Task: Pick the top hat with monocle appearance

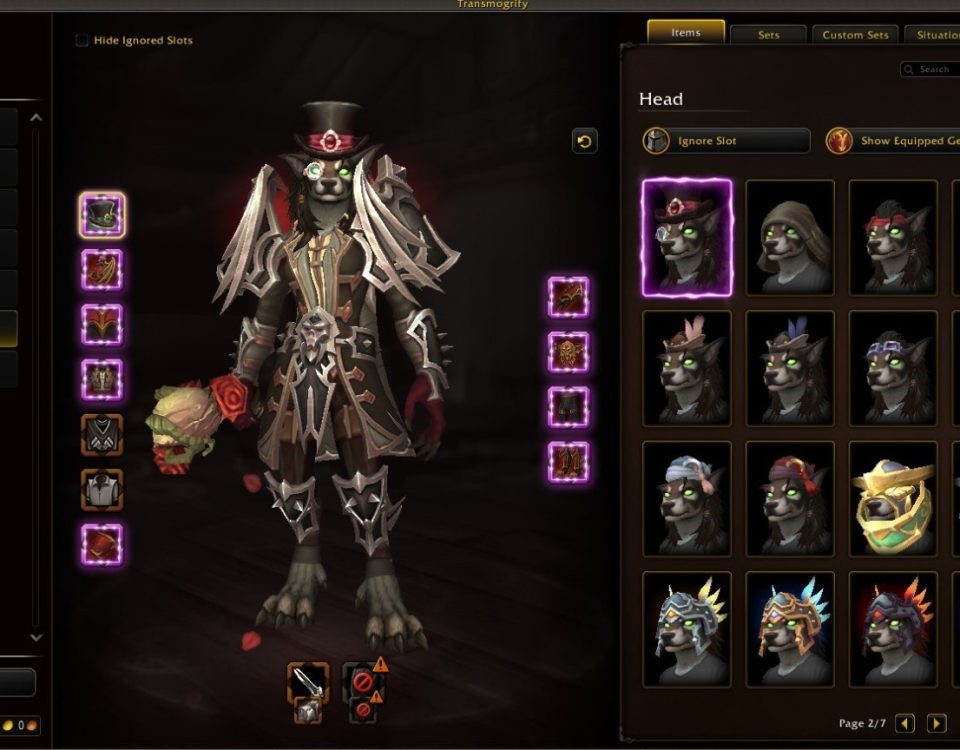Action: point(687,237)
